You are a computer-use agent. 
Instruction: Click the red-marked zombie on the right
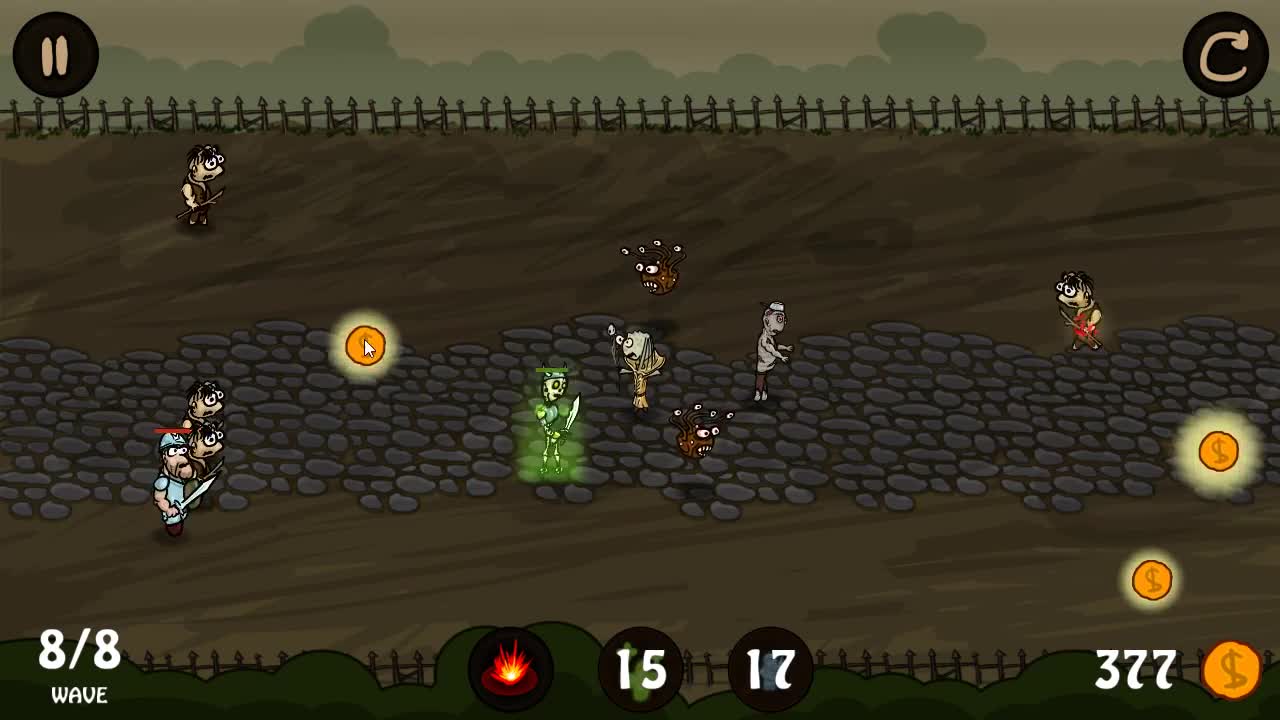(x=1080, y=310)
